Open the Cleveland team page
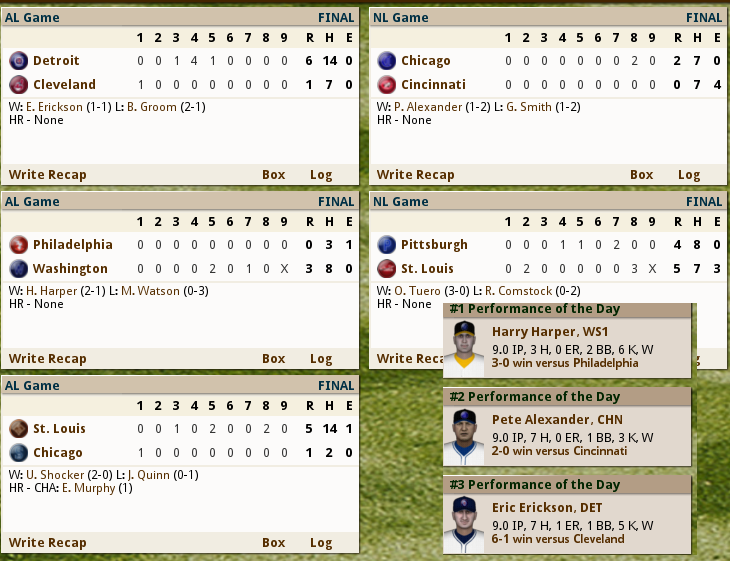Image resolution: width=730 pixels, height=561 pixels. (x=64, y=84)
